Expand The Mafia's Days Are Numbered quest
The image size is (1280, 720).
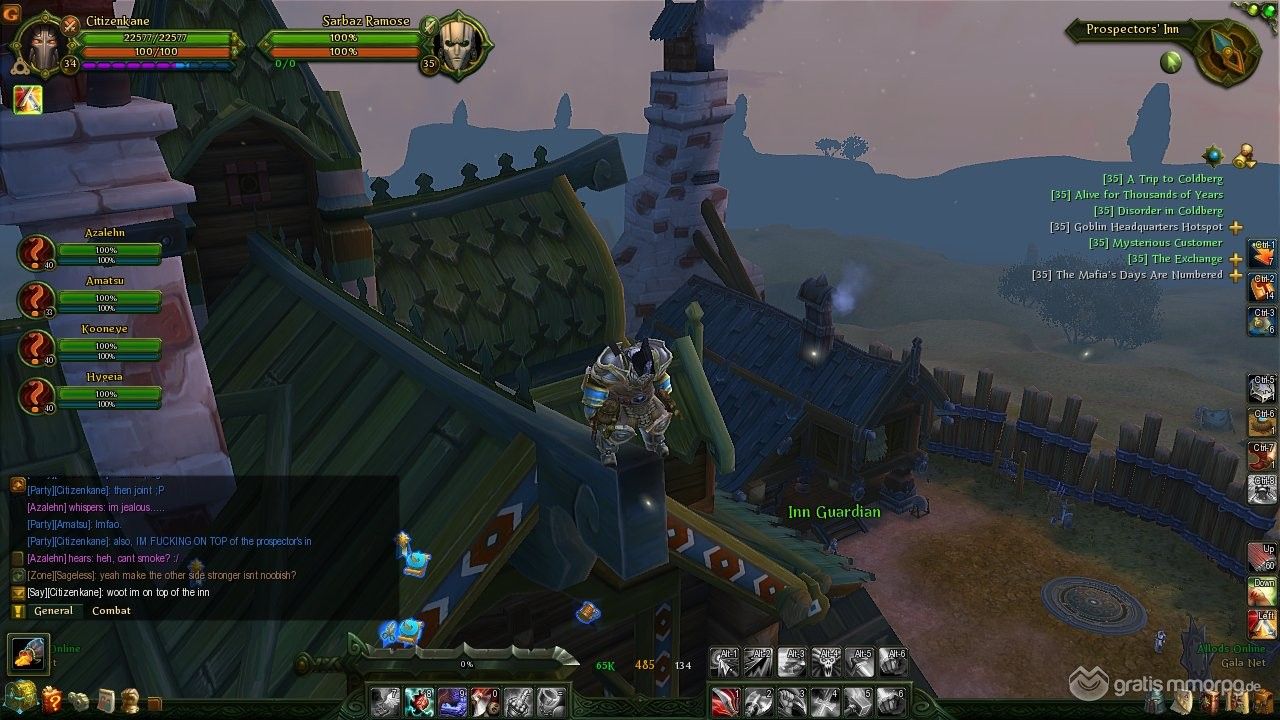pyautogui.click(x=1236, y=275)
